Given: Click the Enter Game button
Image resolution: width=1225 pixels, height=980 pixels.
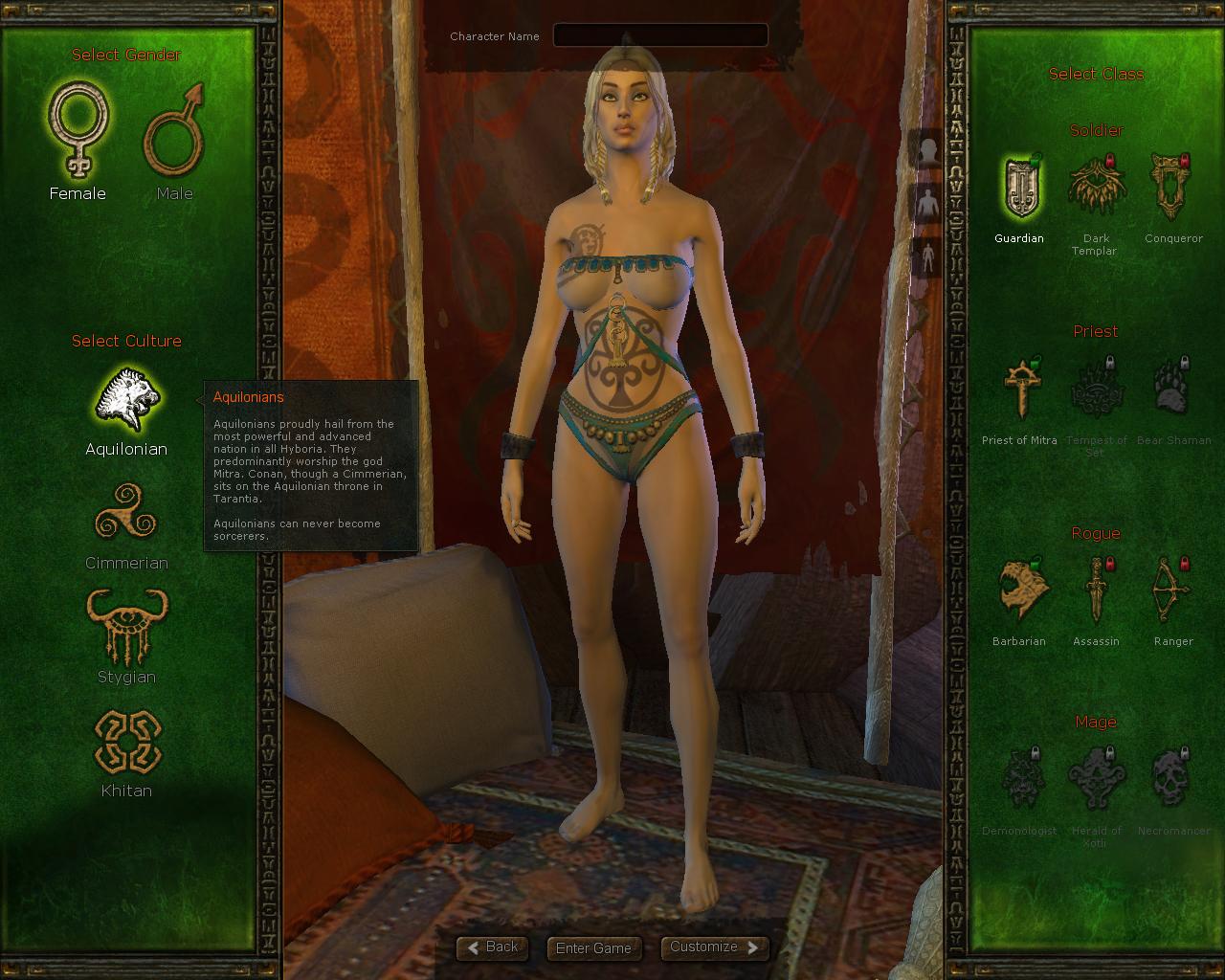Looking at the screenshot, I should 593,948.
